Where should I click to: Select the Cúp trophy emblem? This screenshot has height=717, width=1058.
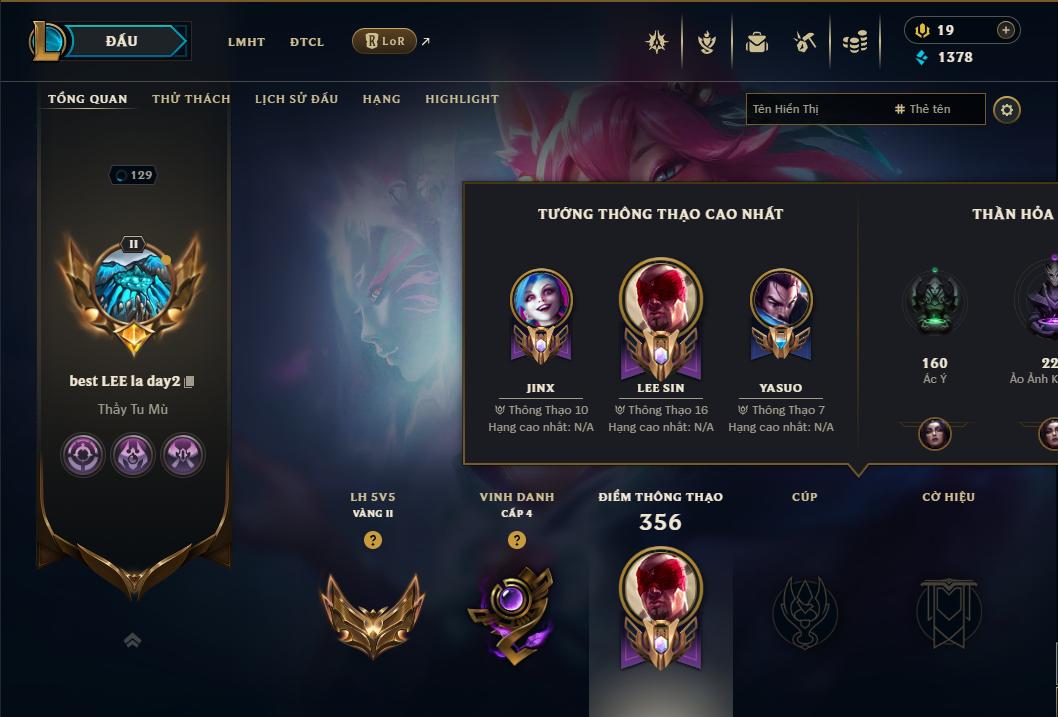tap(805, 611)
